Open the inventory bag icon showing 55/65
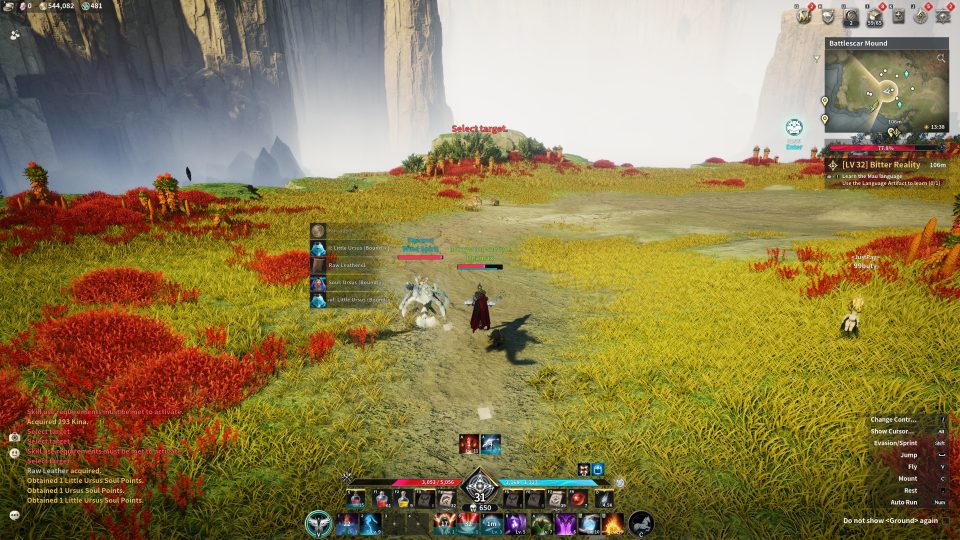 pos(875,15)
